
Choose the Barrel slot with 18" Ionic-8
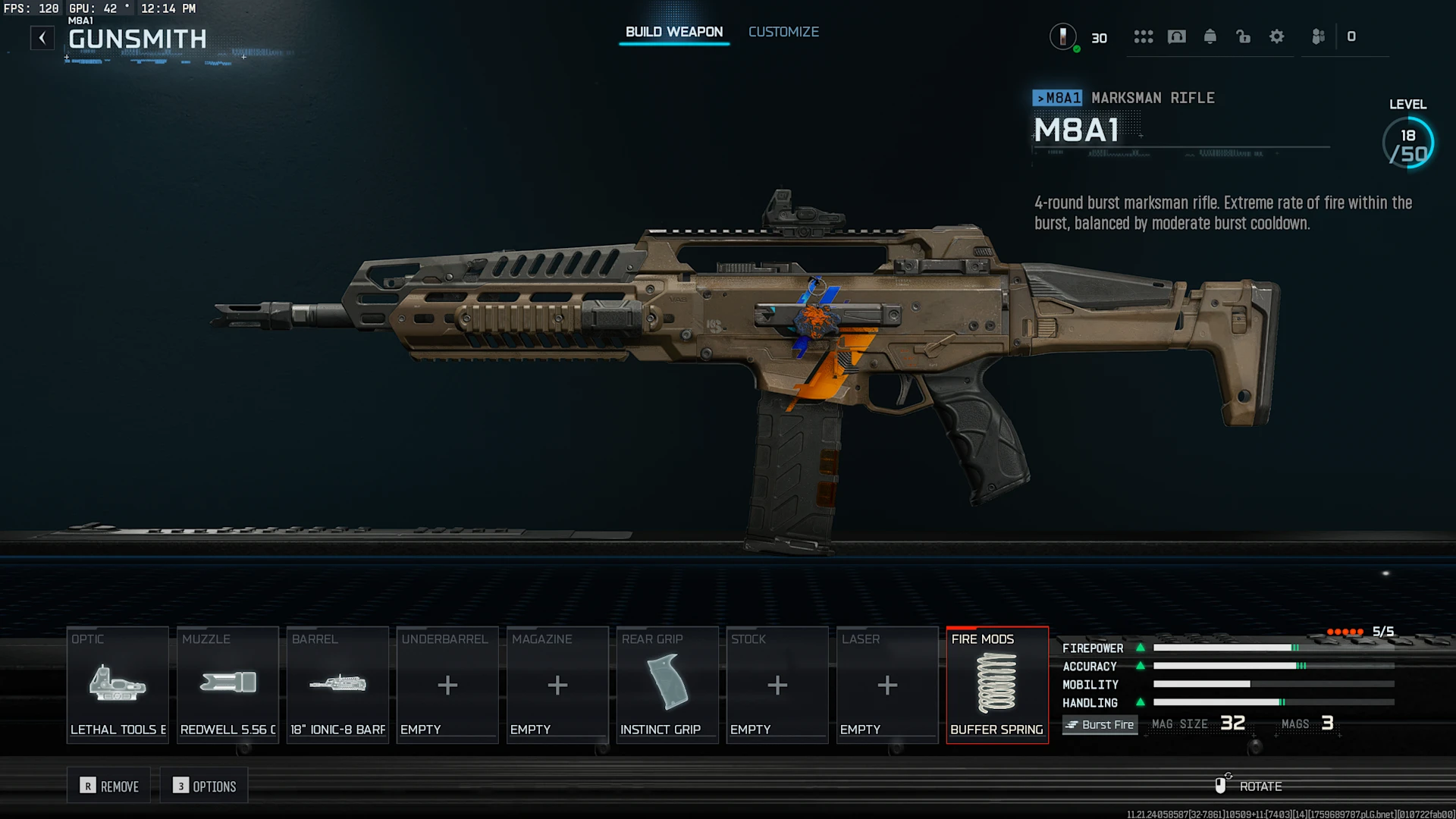pos(337,685)
